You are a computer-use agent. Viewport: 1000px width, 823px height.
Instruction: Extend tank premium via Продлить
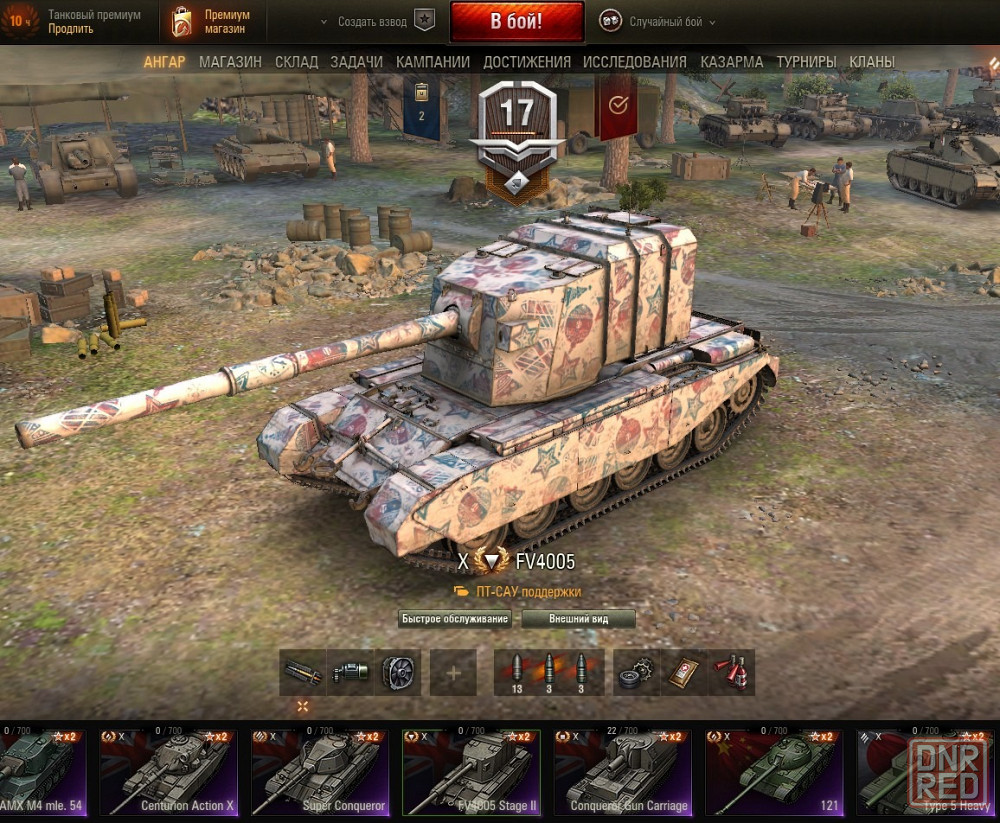click(70, 29)
